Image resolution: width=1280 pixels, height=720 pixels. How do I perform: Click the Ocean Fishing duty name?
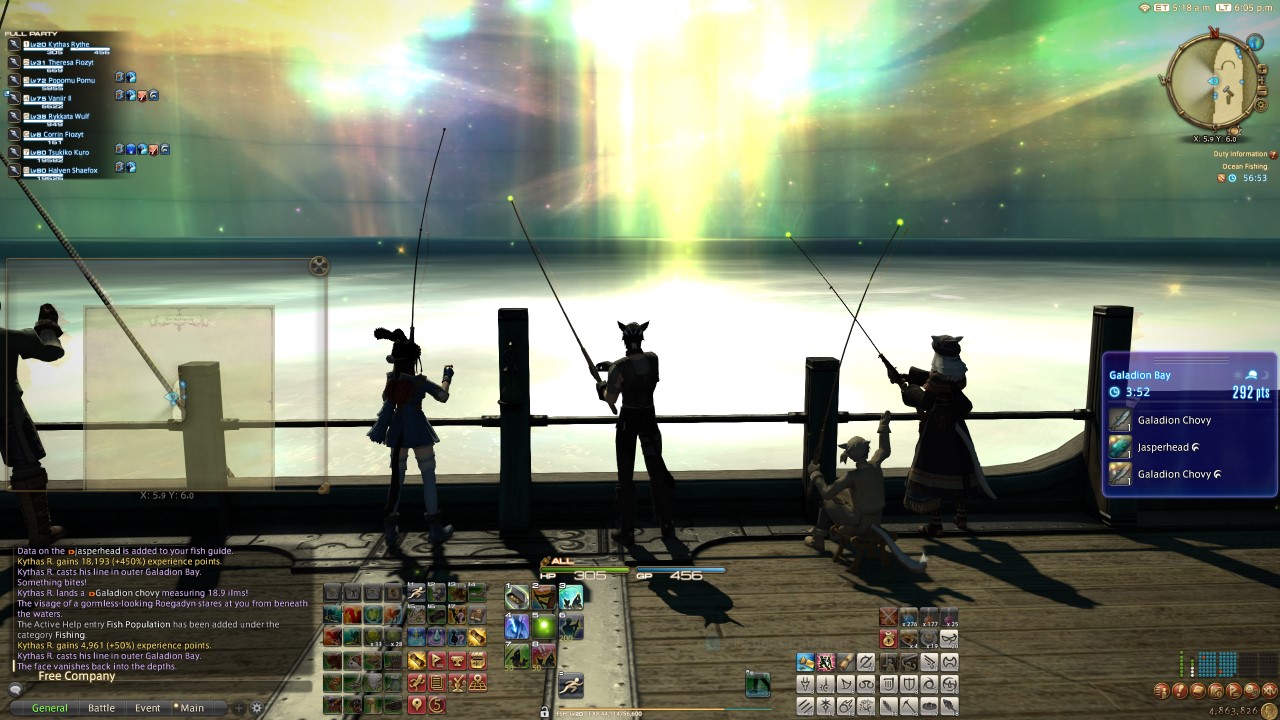click(1246, 166)
